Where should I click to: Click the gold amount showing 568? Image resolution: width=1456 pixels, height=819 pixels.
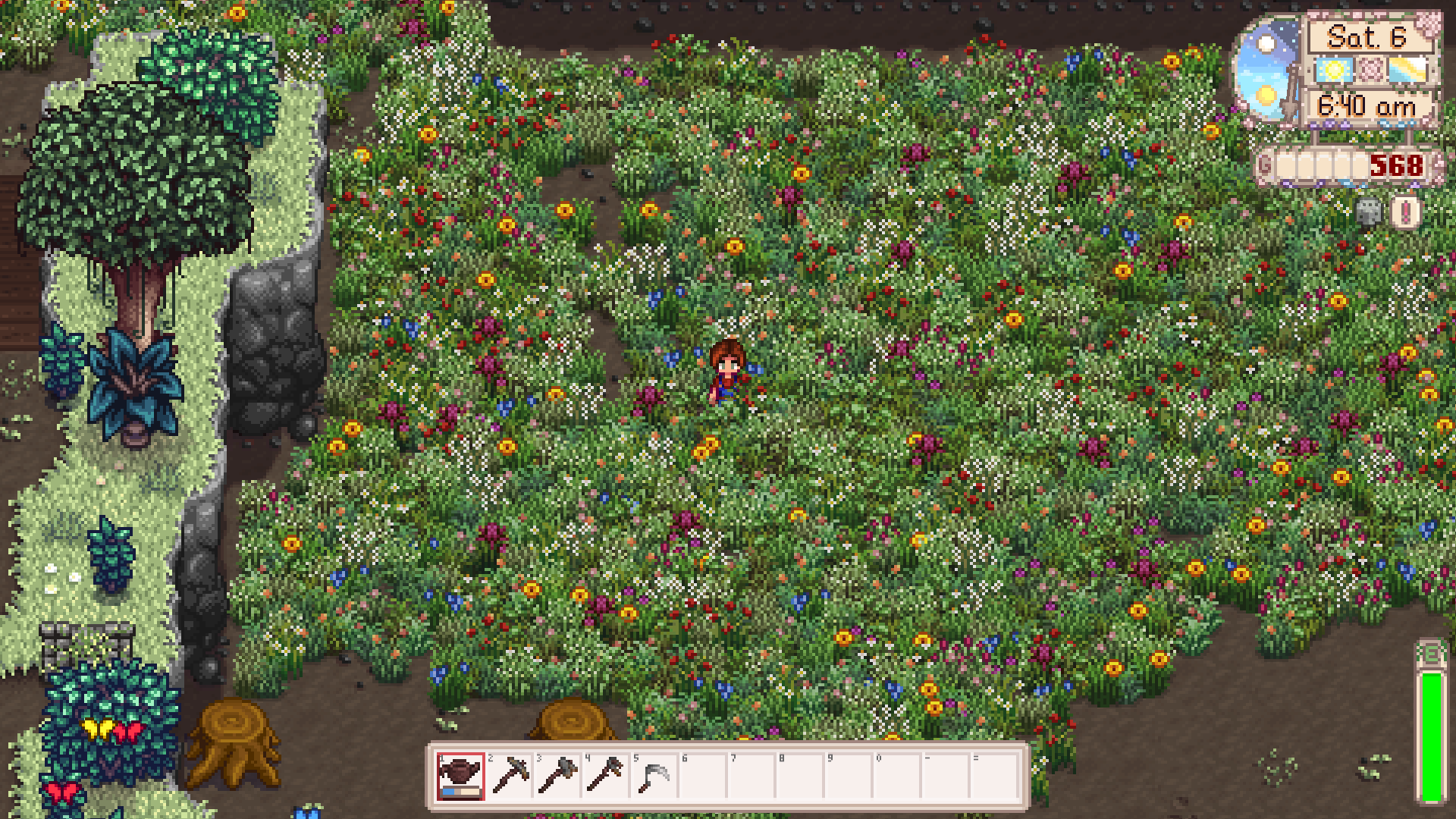[x=1397, y=164]
